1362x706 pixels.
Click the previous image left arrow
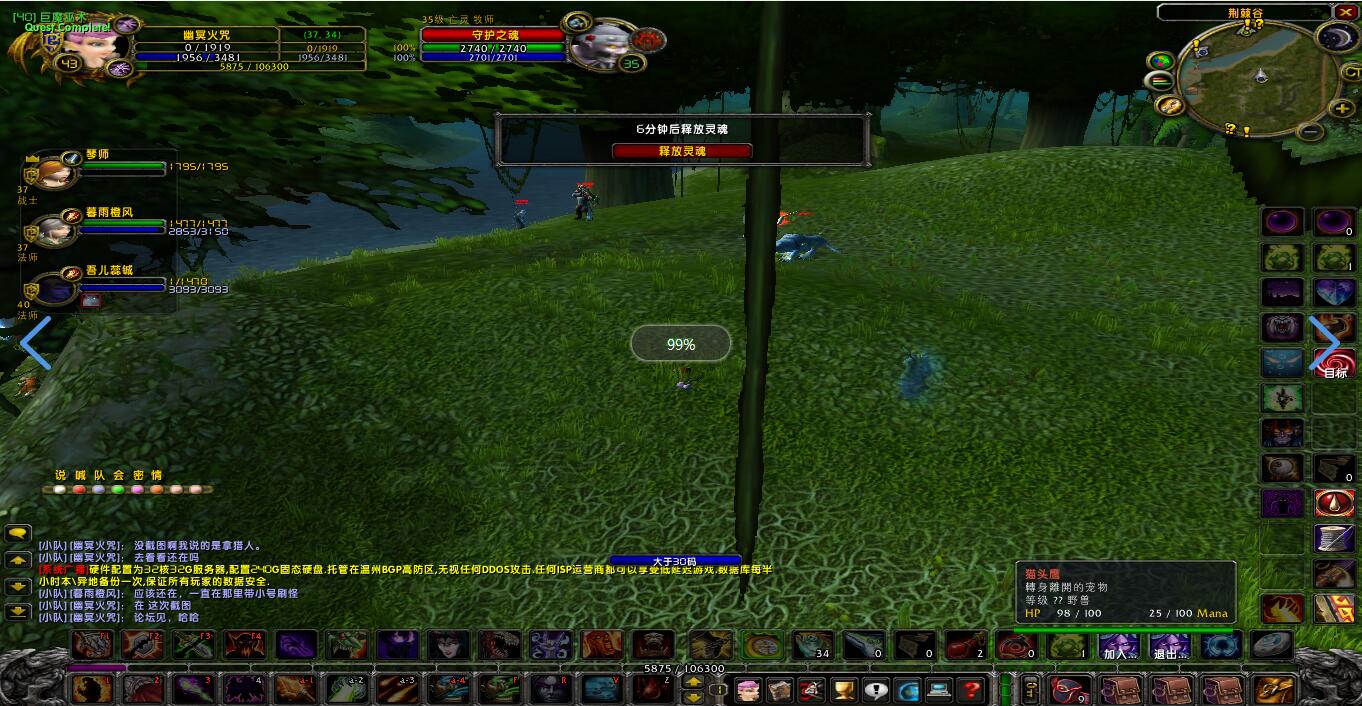point(35,343)
